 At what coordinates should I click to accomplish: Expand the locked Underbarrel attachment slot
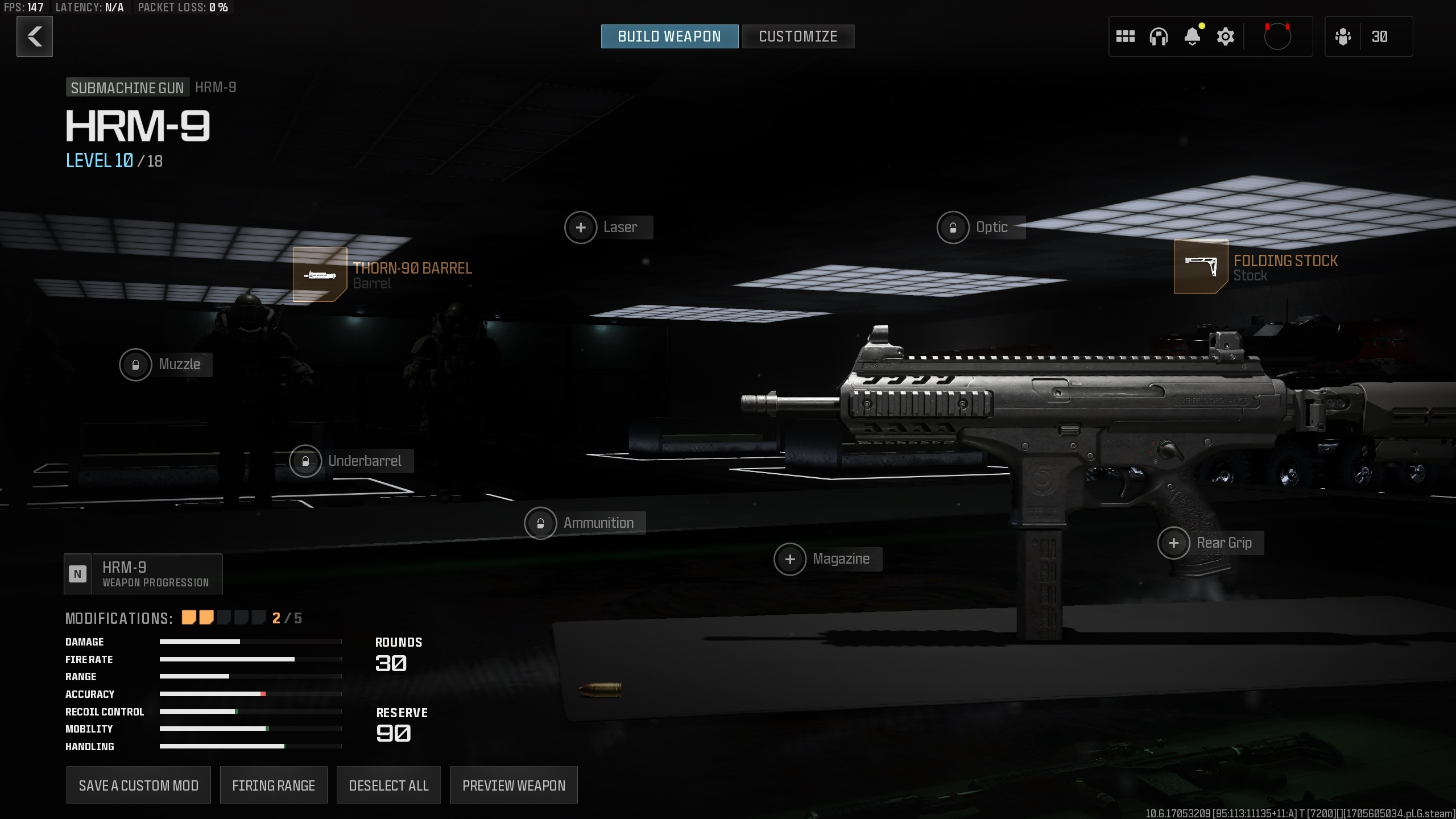click(x=307, y=461)
